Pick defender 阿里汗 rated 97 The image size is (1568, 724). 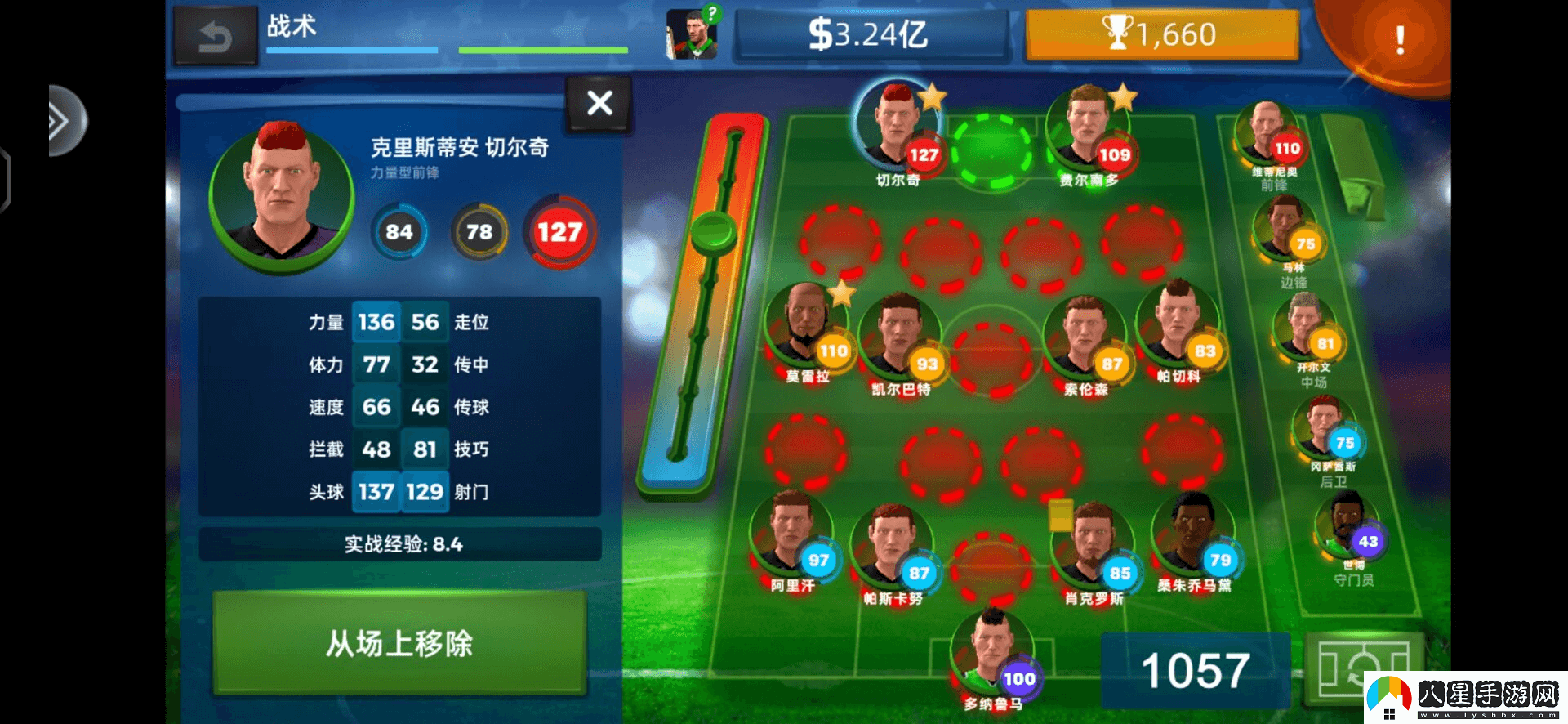pos(791,535)
